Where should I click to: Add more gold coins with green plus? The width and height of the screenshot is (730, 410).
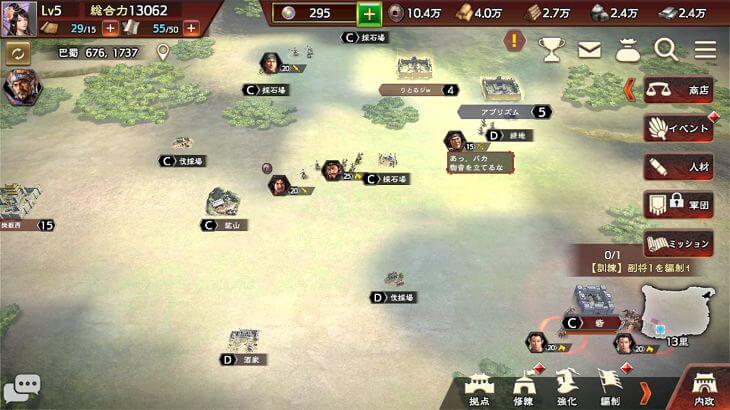tap(369, 13)
